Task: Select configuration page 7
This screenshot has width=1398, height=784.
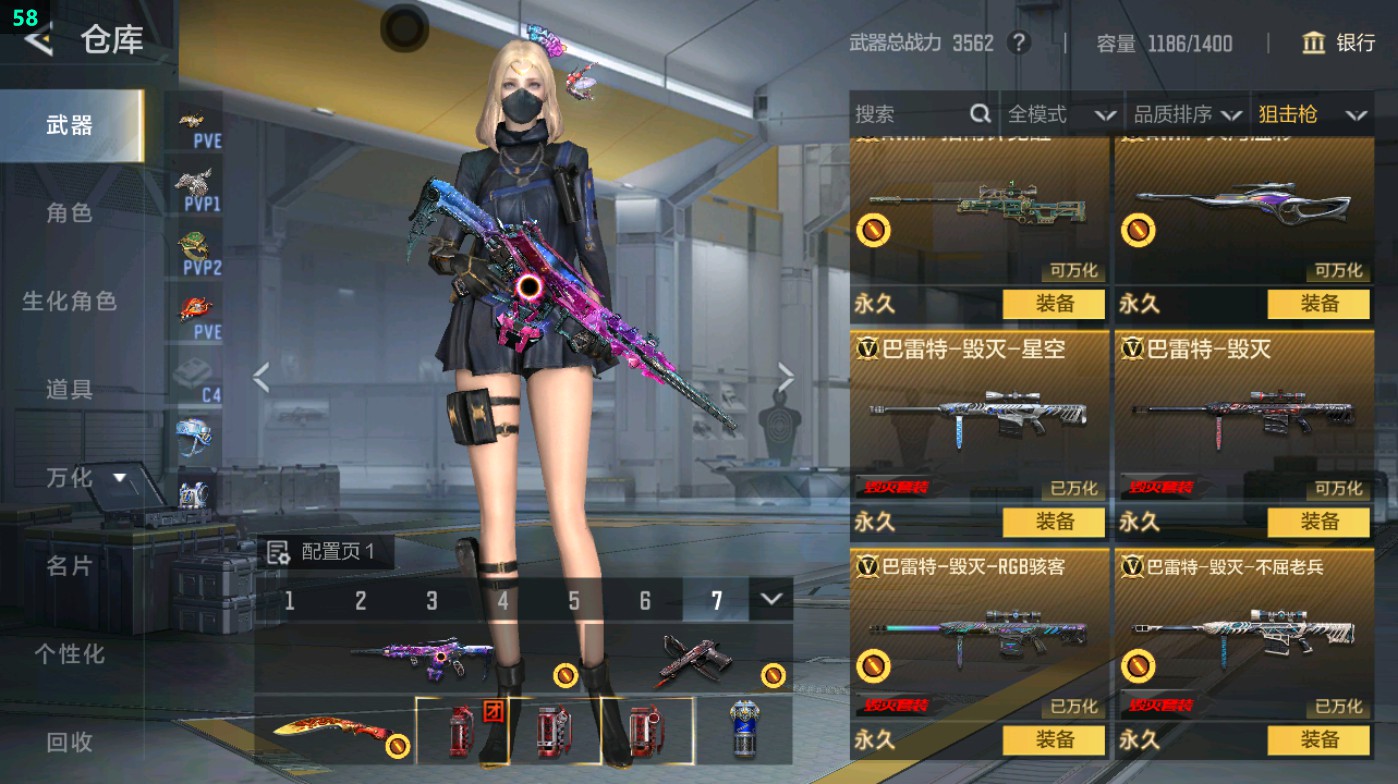Action: [x=715, y=600]
